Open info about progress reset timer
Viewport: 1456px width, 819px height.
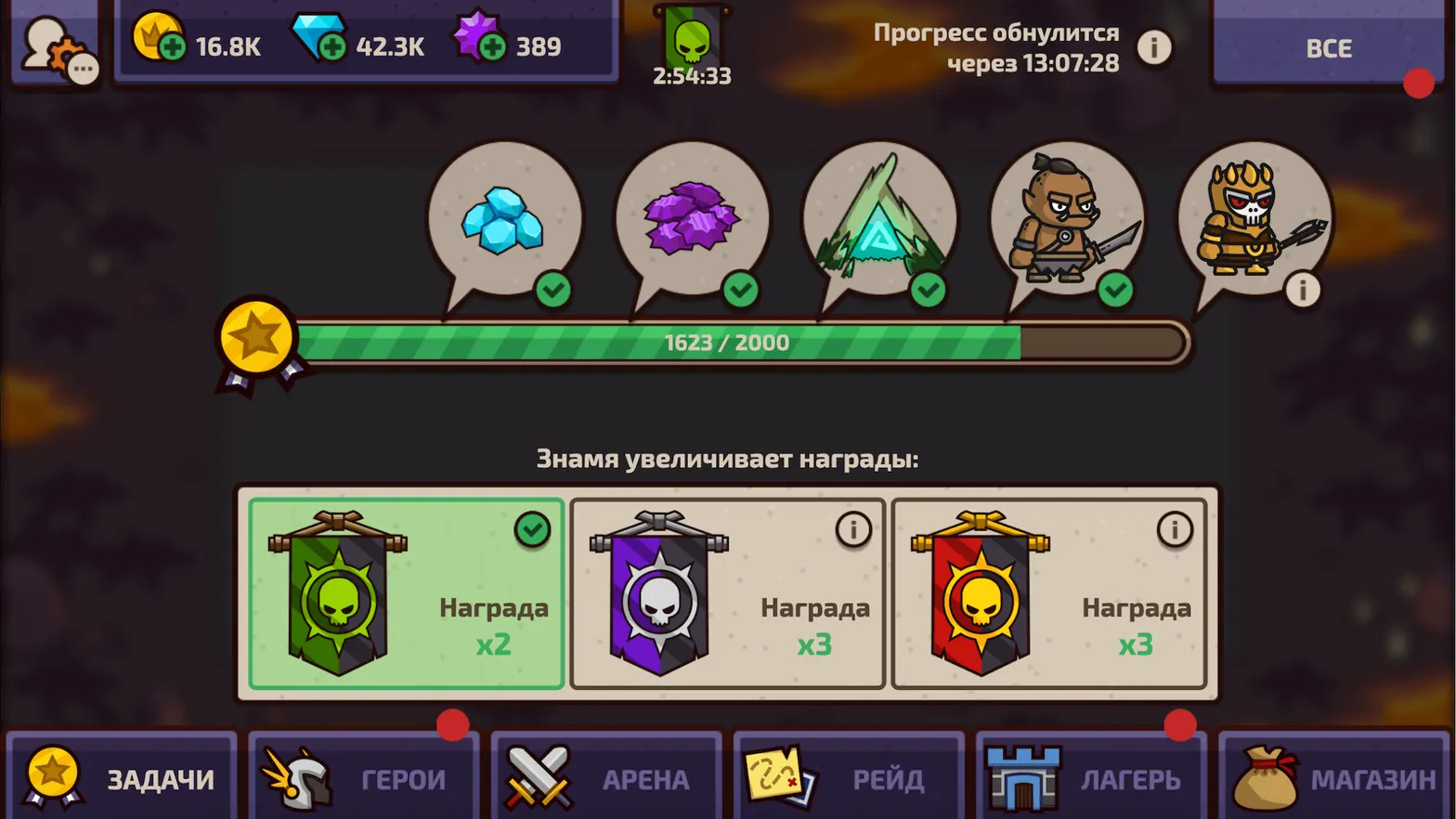click(x=1154, y=47)
